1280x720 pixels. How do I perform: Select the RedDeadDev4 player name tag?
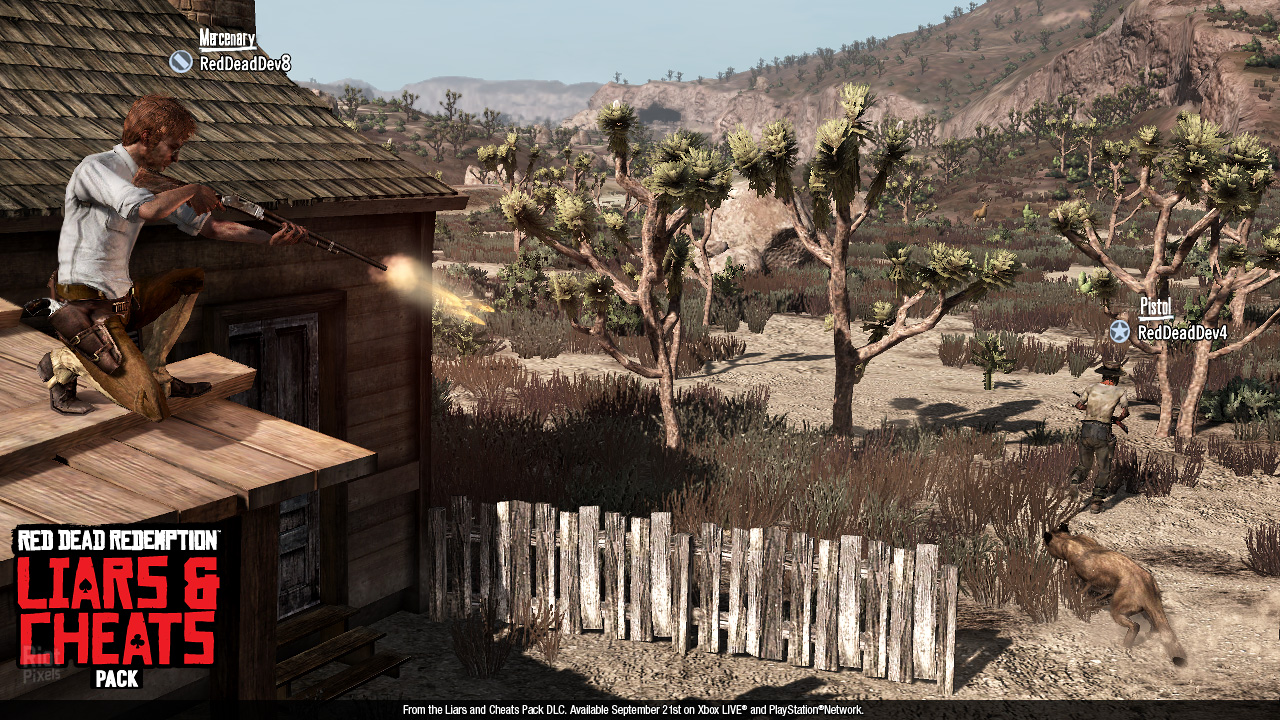click(1182, 332)
